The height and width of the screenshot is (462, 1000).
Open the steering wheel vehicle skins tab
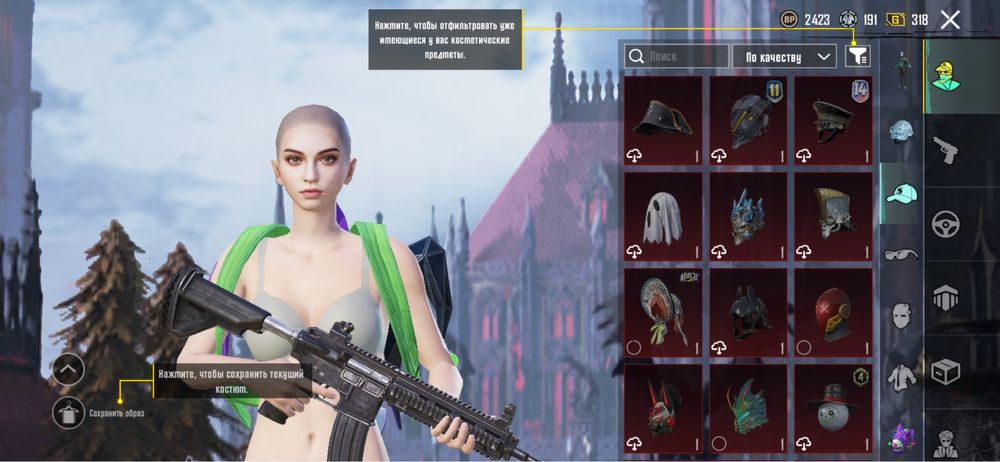[x=945, y=224]
